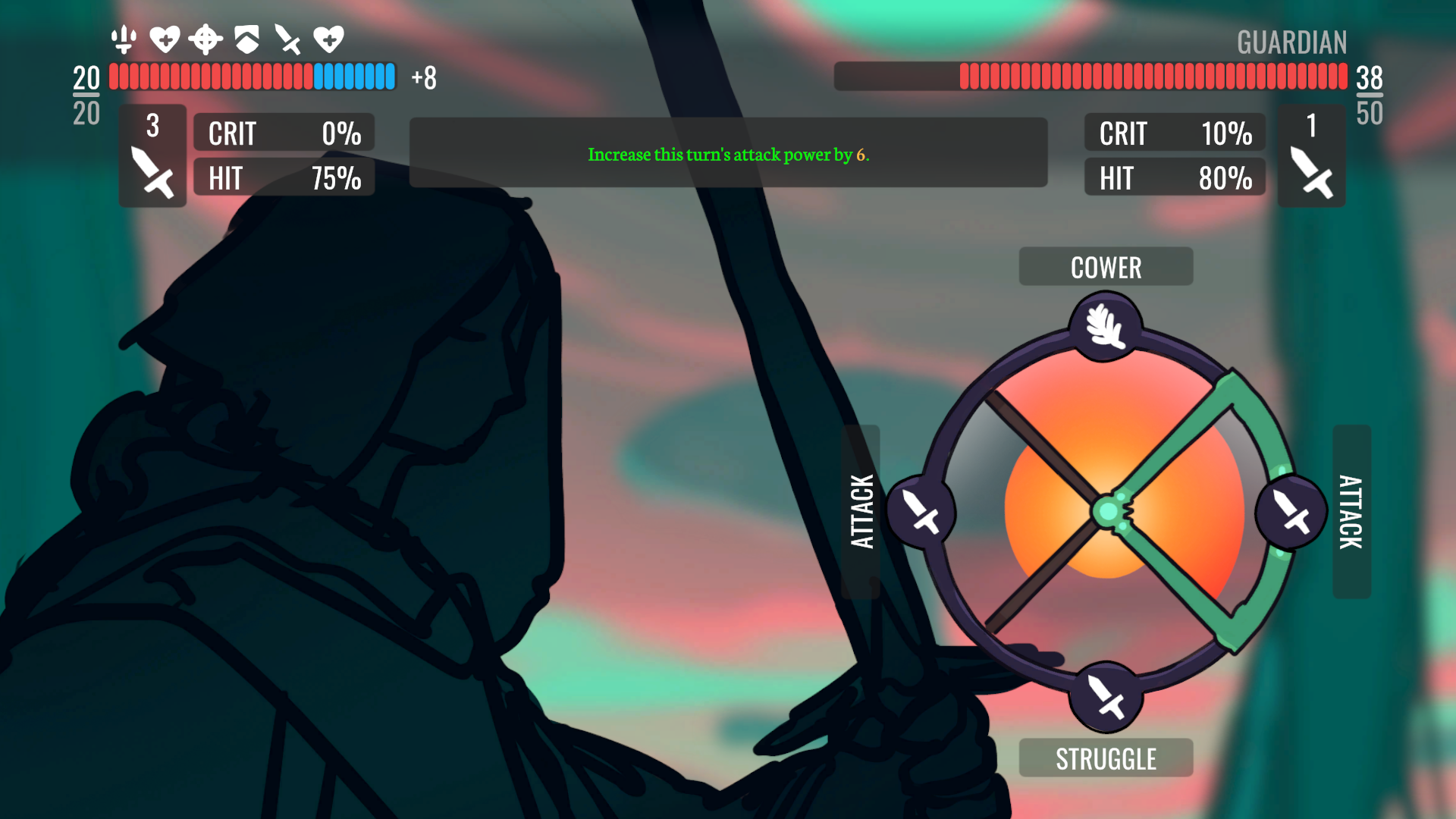Choose the COWER action label

(x=1105, y=267)
